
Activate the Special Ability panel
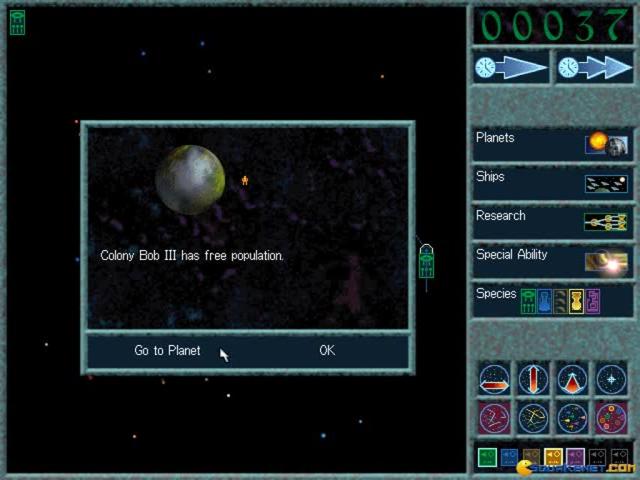click(x=552, y=260)
